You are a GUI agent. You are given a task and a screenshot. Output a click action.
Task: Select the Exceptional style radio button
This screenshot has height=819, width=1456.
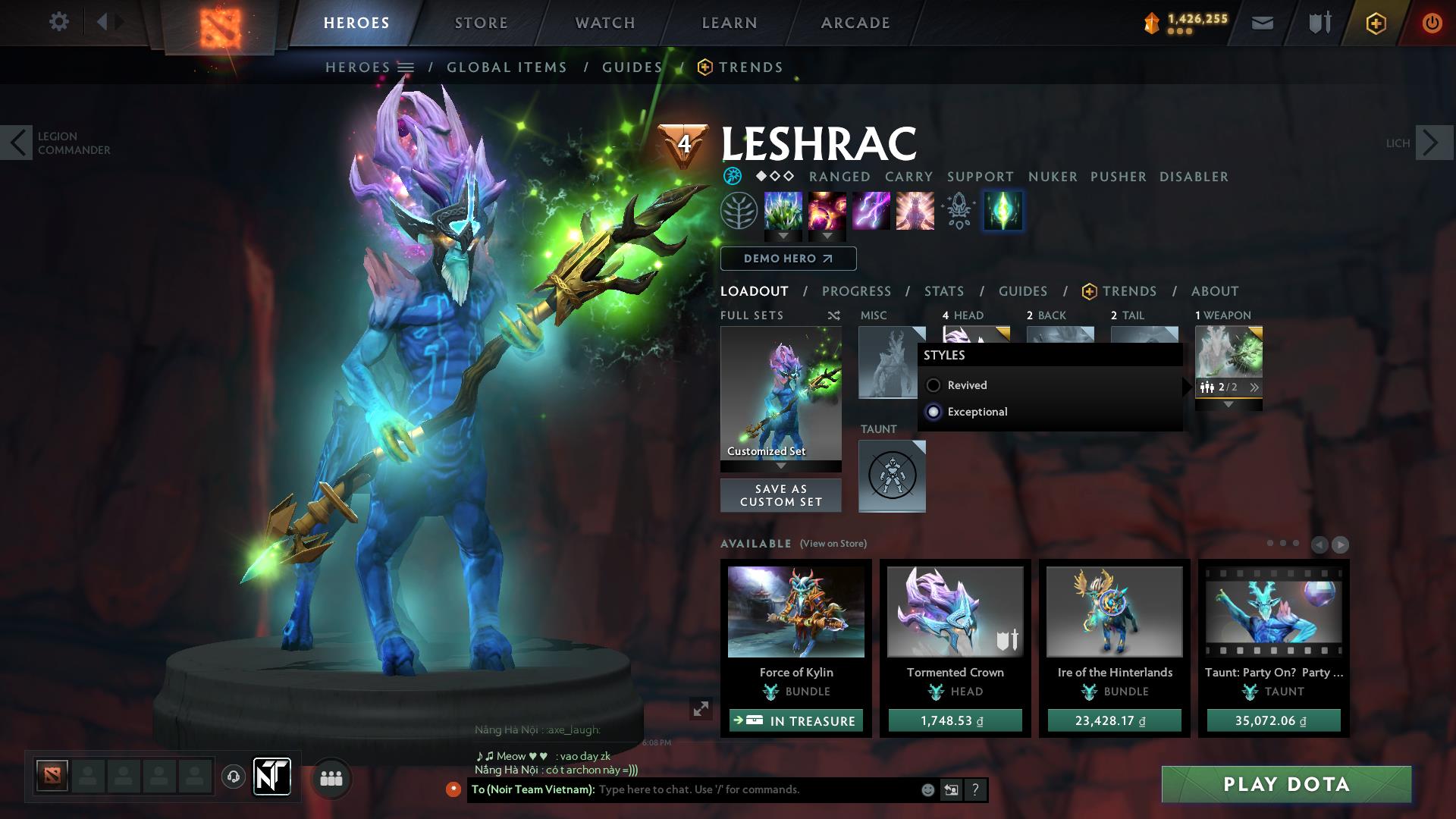(934, 412)
